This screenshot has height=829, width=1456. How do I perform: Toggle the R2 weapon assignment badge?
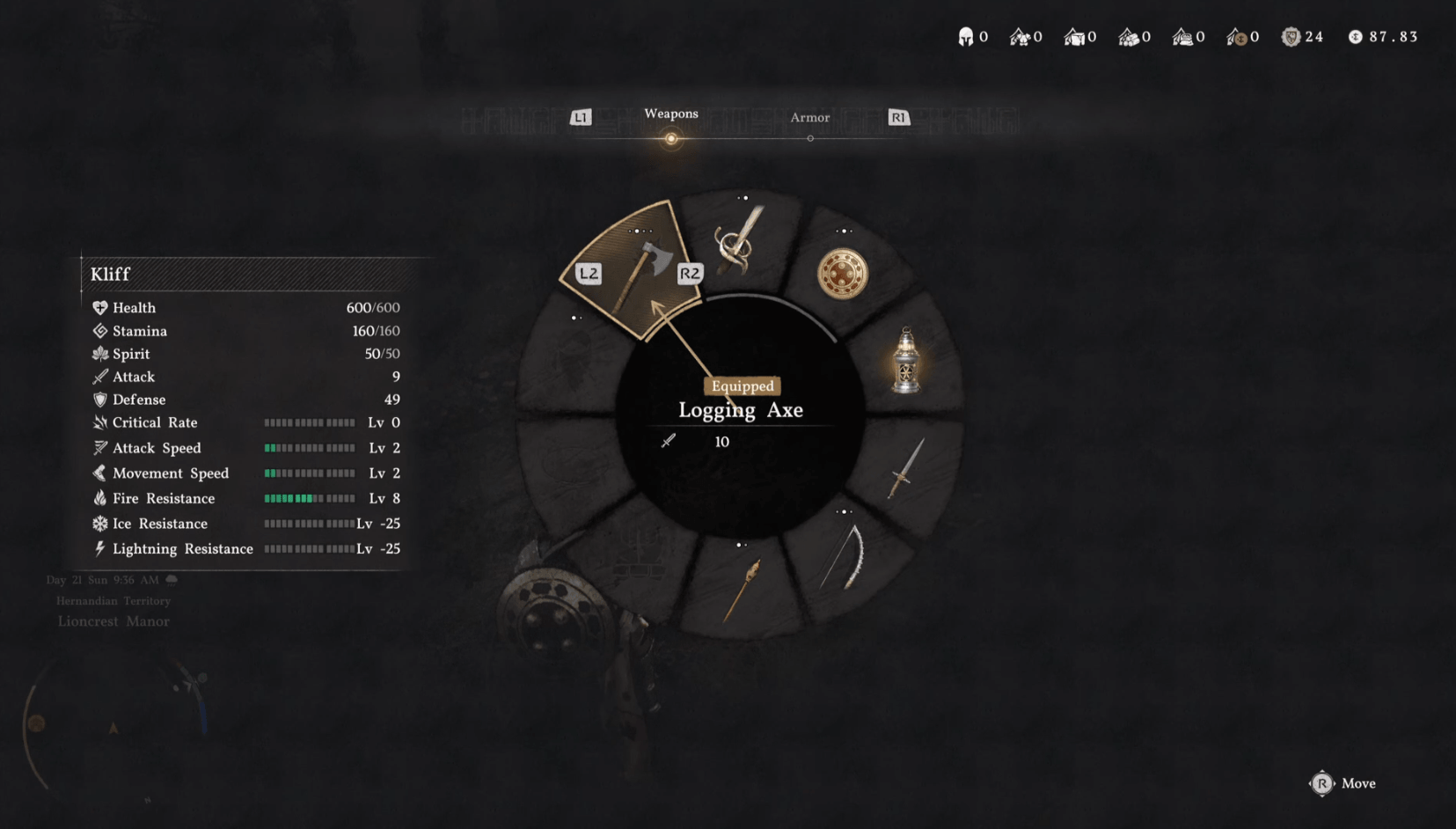(x=690, y=274)
